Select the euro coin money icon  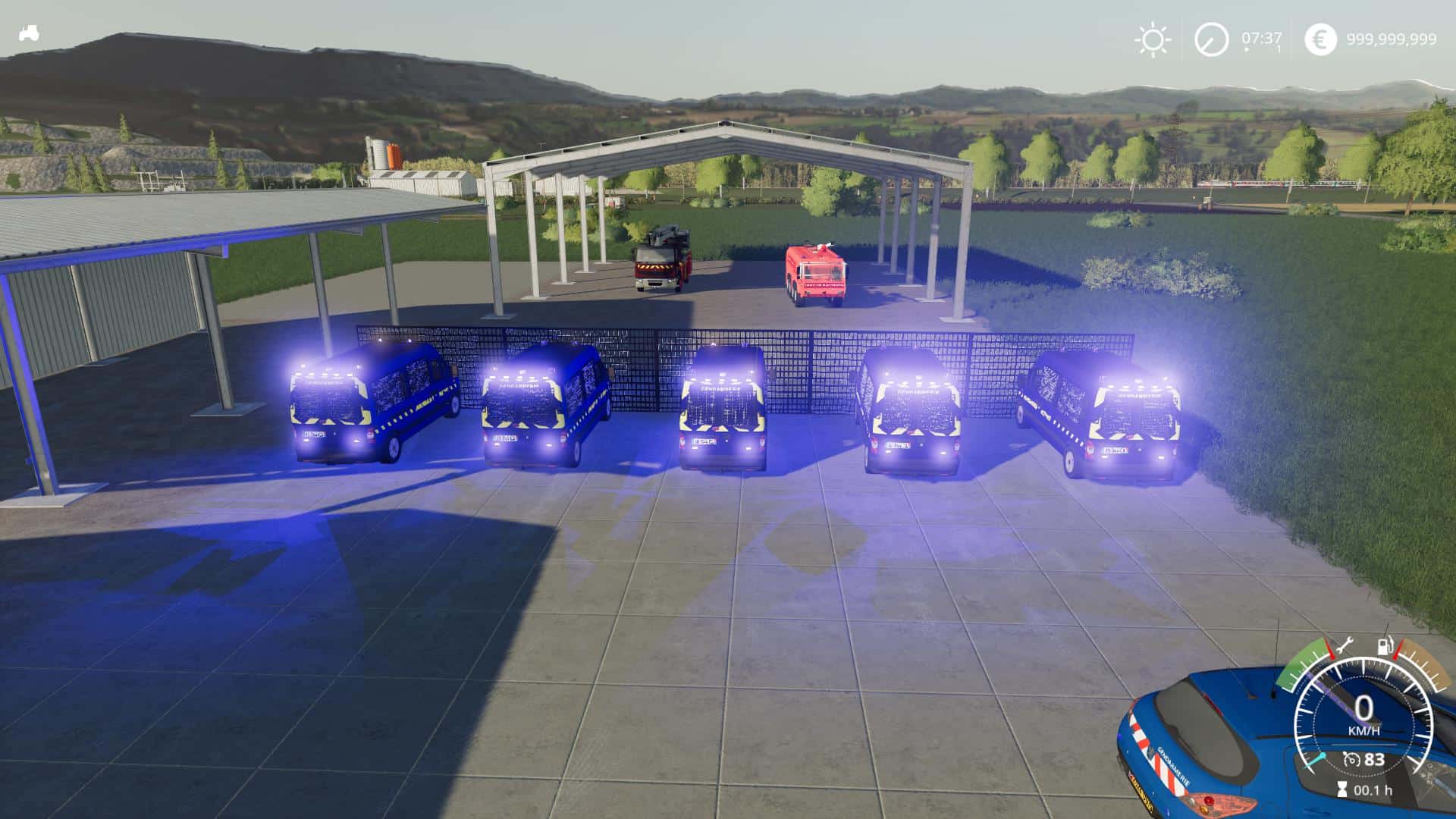(x=1320, y=39)
